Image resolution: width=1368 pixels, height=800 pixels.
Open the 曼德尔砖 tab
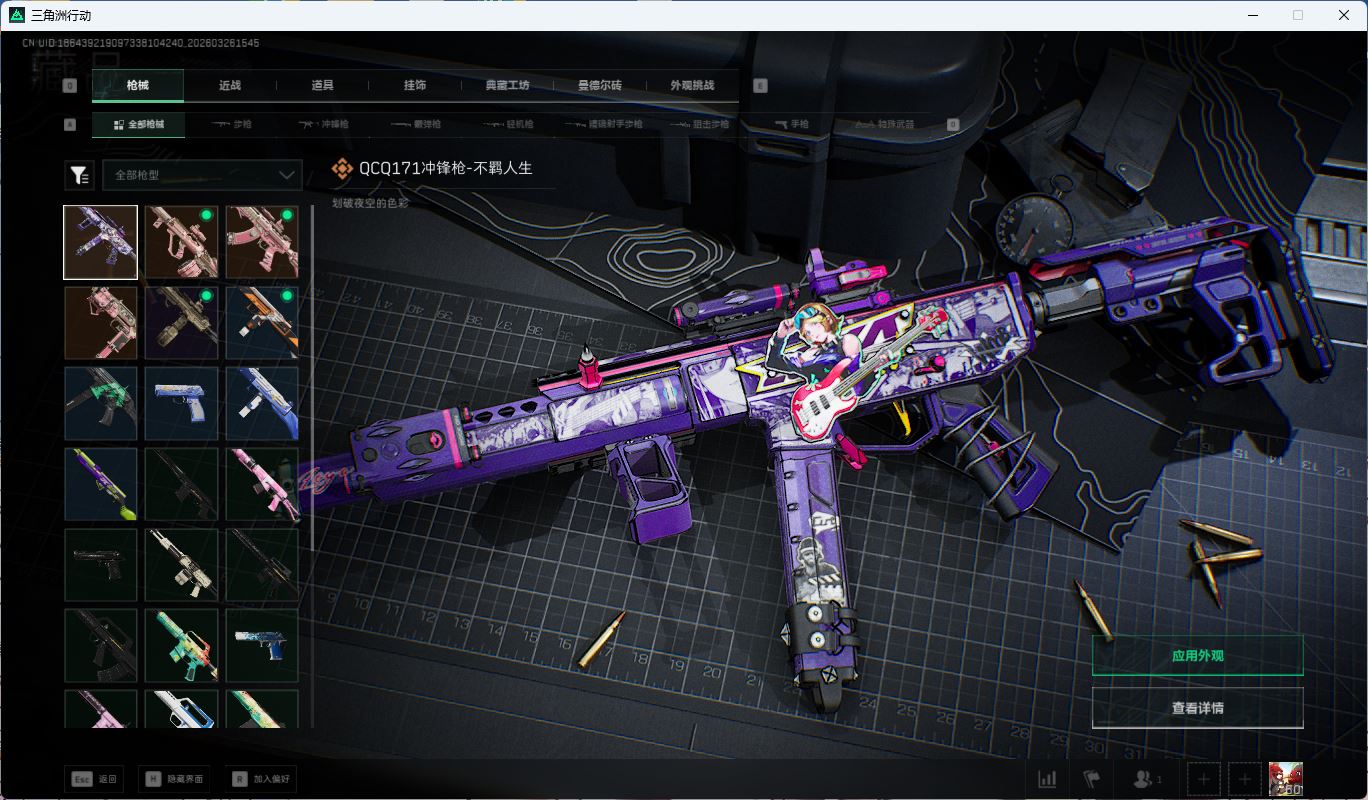(600, 86)
